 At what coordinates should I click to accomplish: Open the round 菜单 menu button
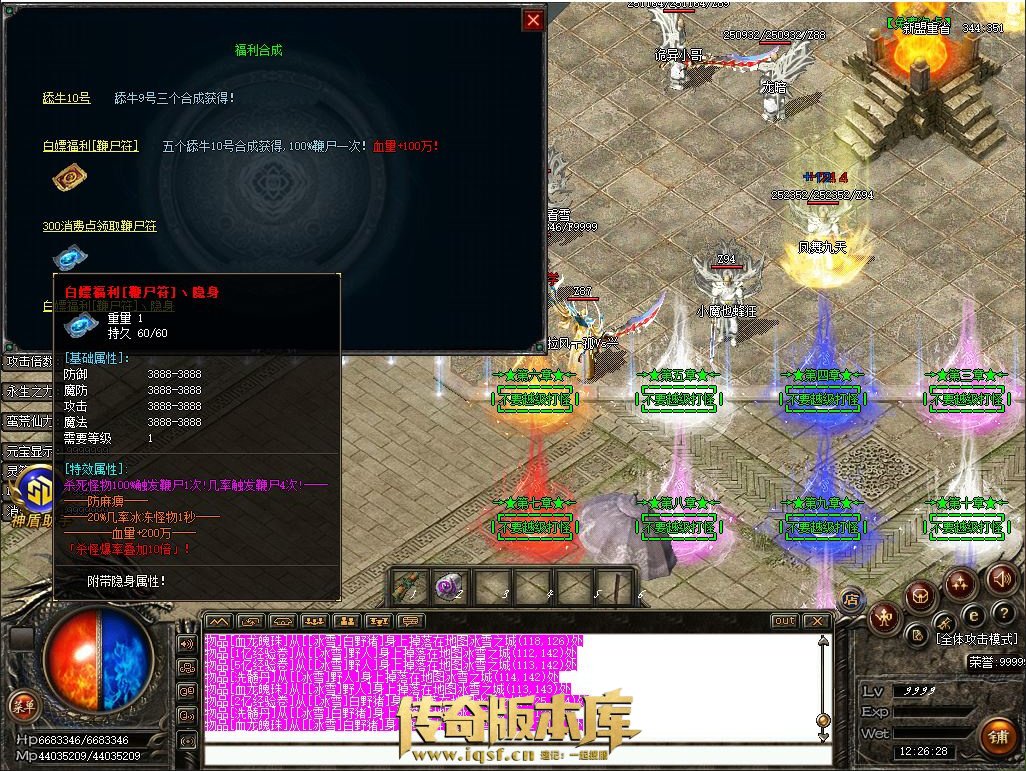(x=22, y=705)
